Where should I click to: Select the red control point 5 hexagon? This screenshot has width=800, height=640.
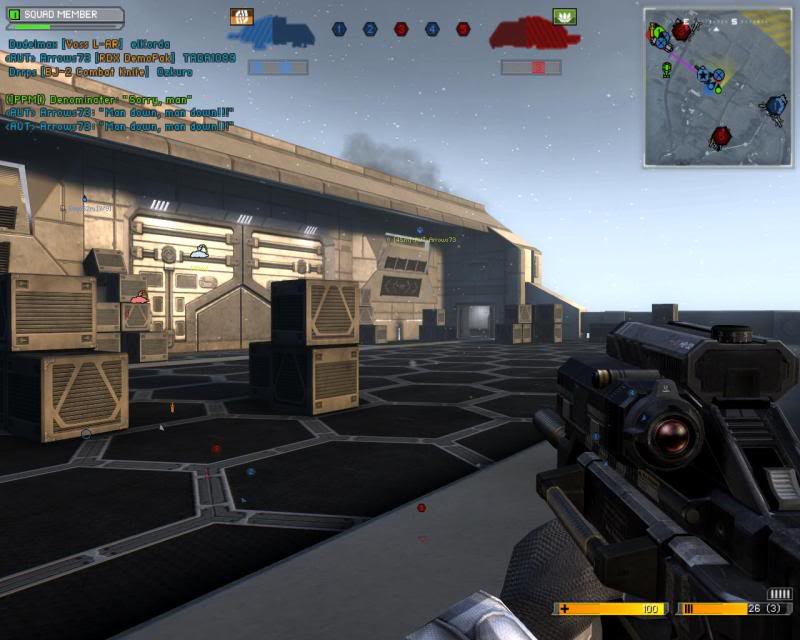[463, 30]
